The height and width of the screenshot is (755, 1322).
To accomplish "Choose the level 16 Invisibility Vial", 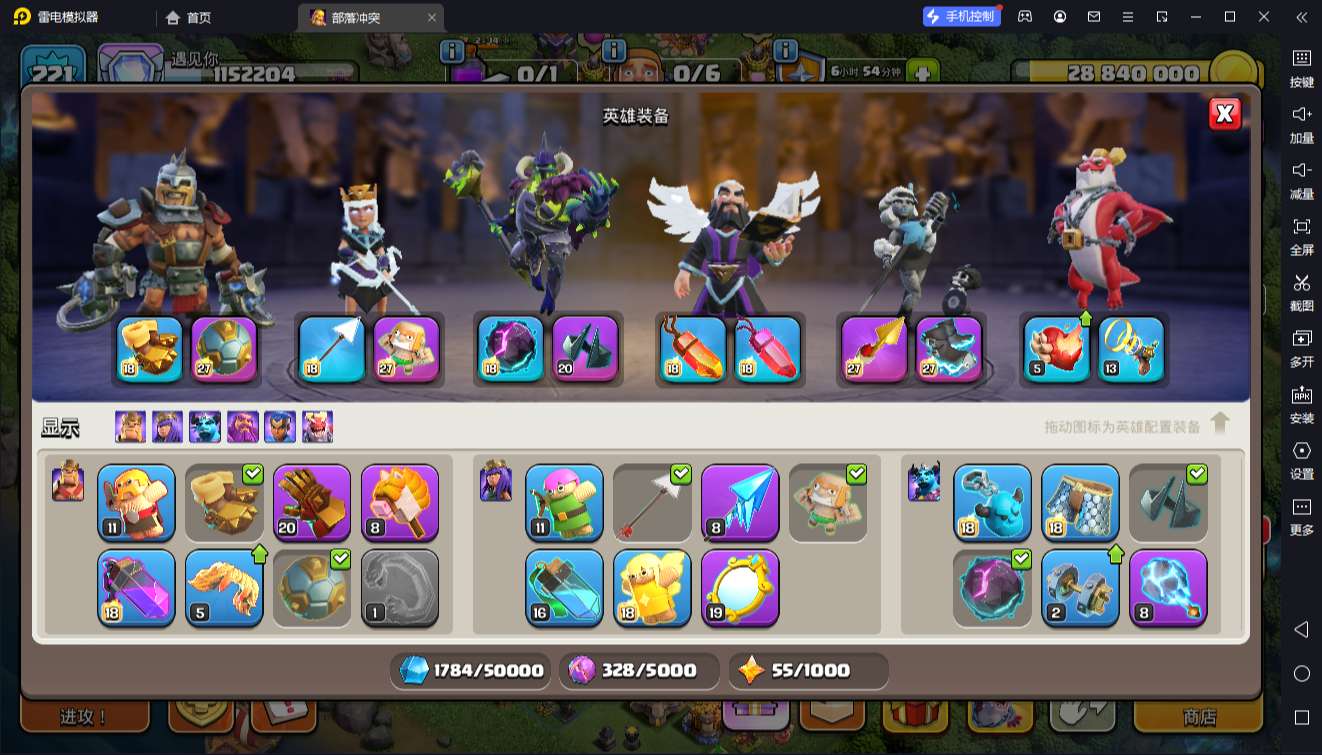I will click(x=564, y=587).
